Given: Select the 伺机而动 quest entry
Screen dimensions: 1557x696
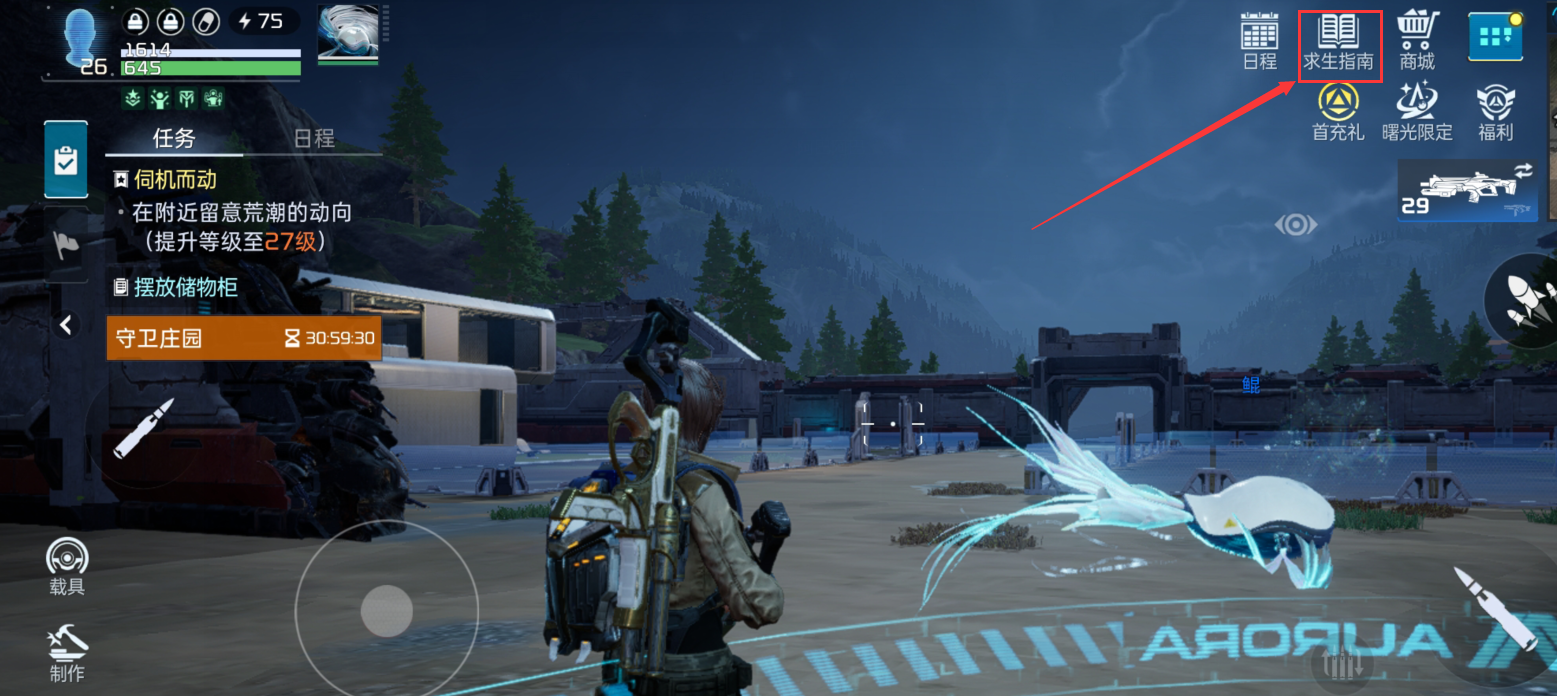Looking at the screenshot, I should 176,180.
